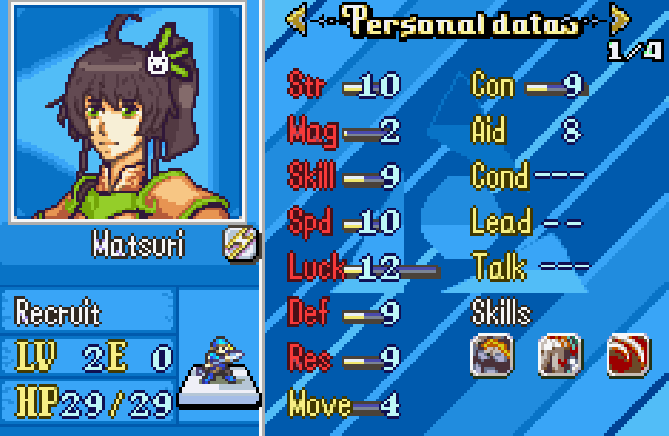Go to the next page with the right arrow
The image size is (669, 436).
coord(621,19)
